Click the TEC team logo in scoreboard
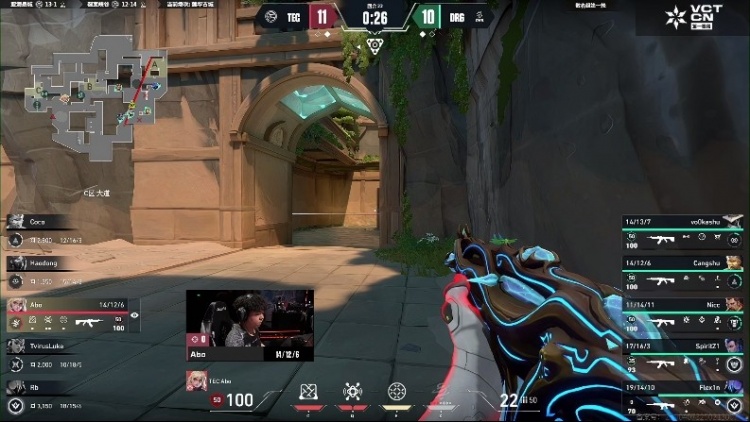 [x=269, y=16]
